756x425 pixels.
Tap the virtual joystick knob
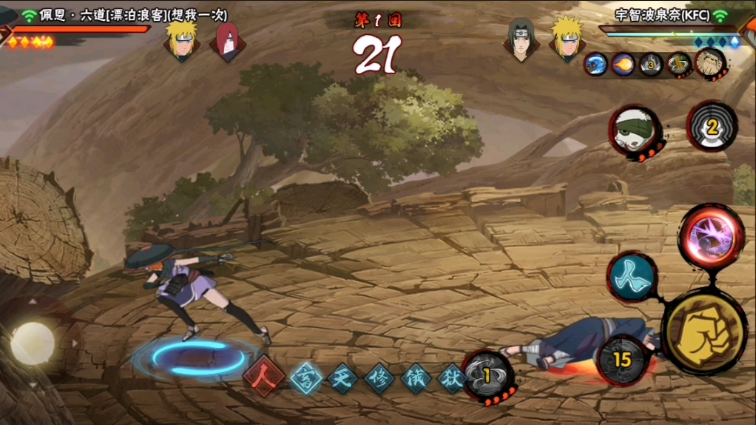pos(33,343)
